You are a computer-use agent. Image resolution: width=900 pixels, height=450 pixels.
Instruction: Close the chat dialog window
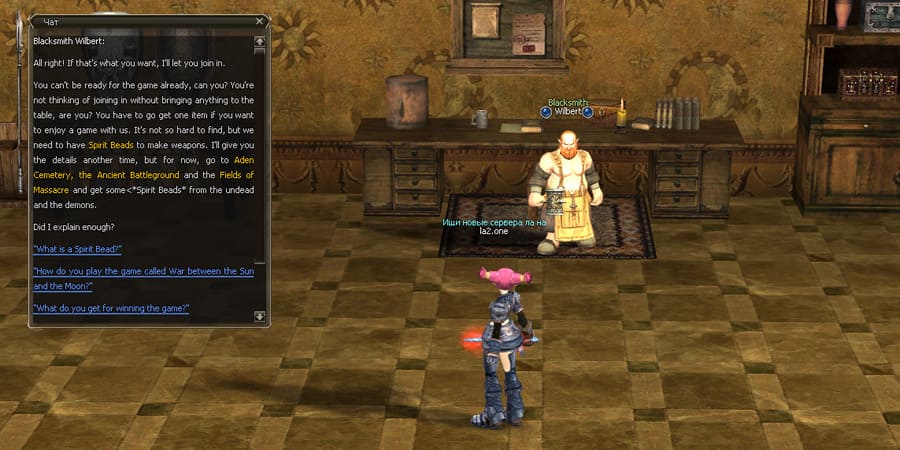pos(261,20)
